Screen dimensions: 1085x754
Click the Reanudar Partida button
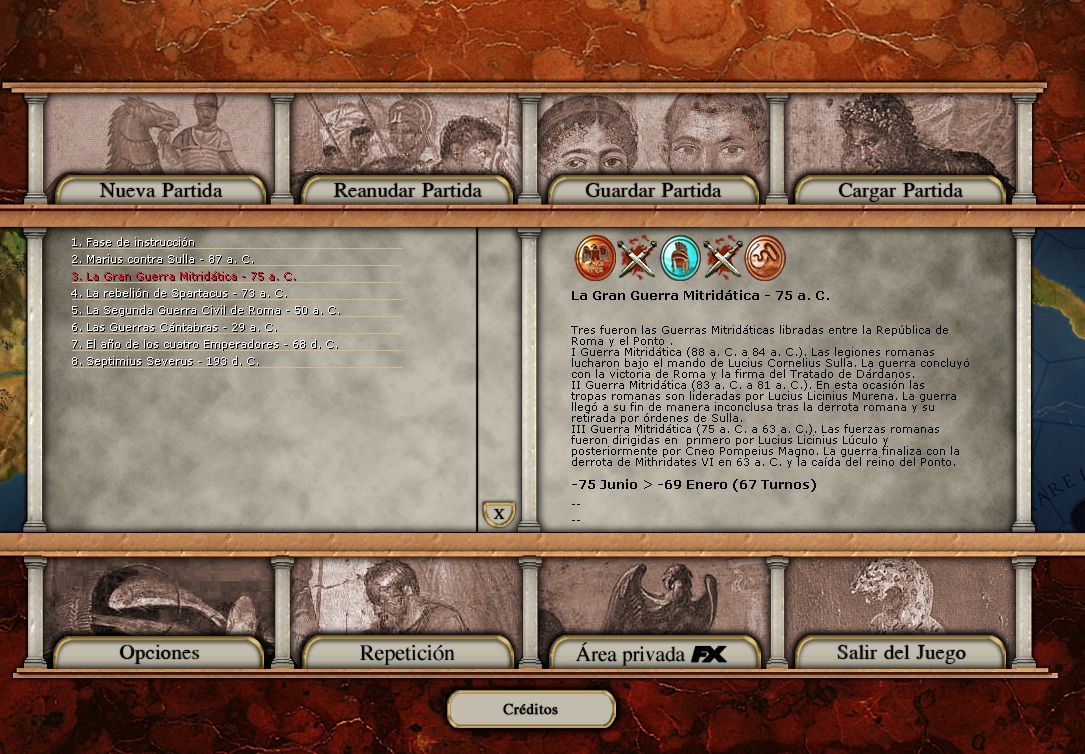pyautogui.click(x=407, y=190)
